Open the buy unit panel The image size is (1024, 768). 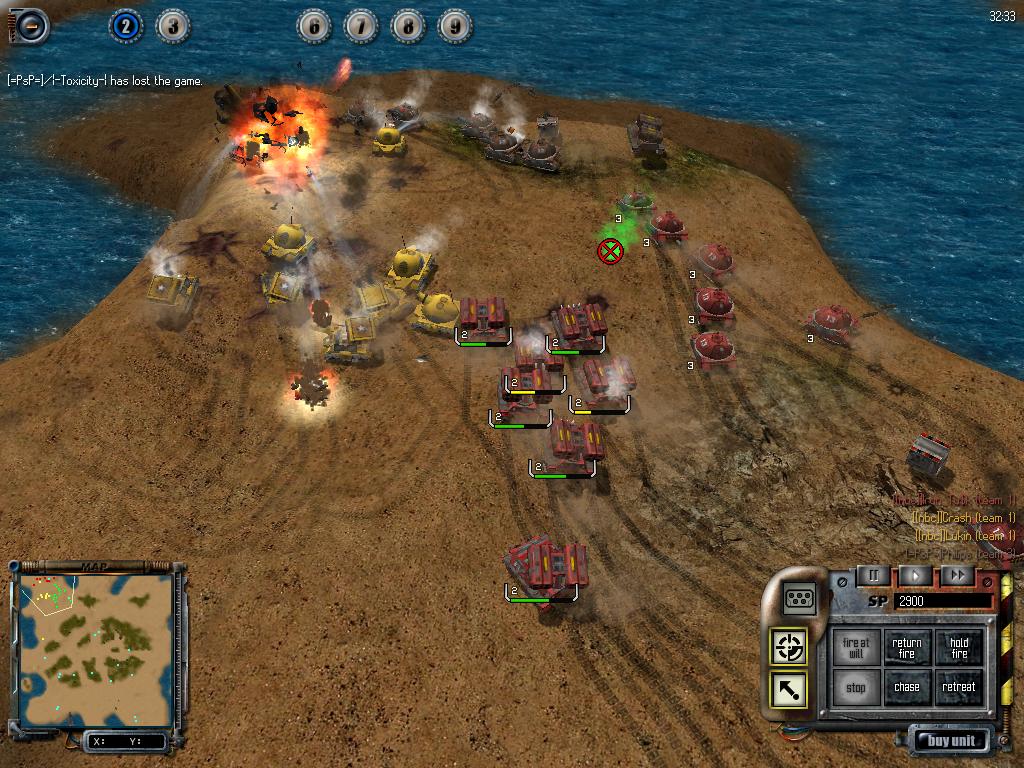click(951, 741)
